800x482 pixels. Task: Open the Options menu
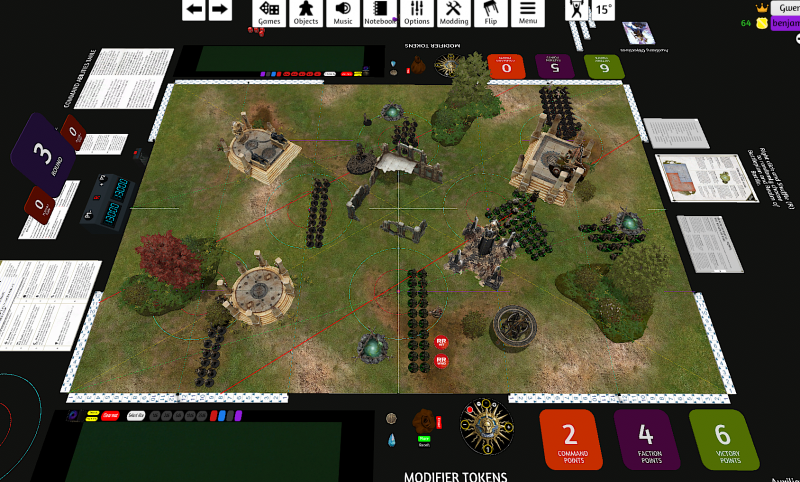417,12
